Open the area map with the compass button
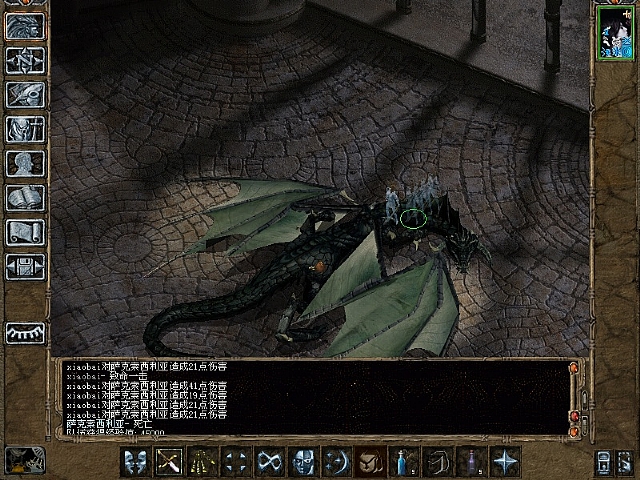 click(24, 61)
